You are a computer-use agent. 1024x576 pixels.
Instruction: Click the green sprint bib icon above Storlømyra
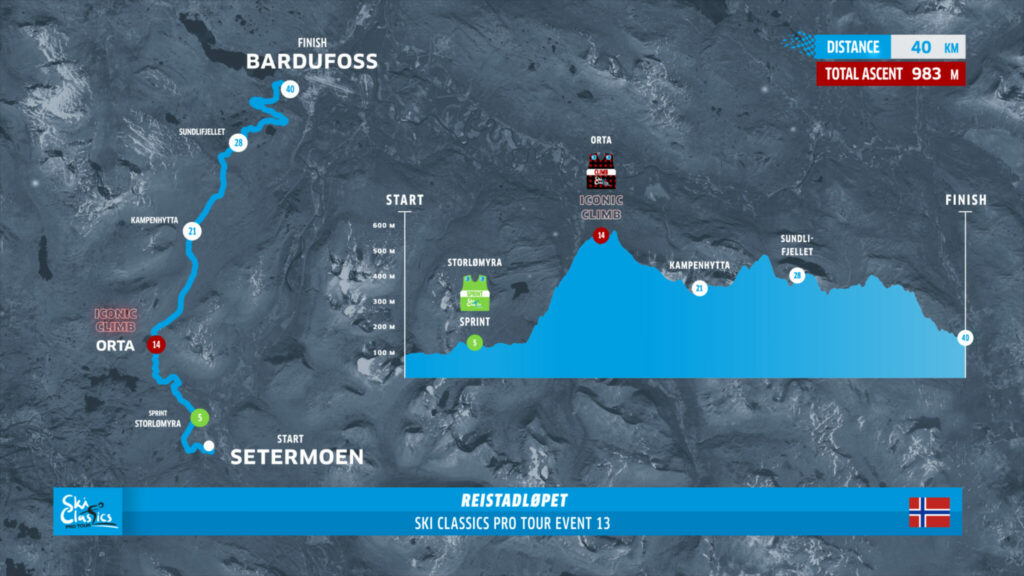[x=473, y=296]
